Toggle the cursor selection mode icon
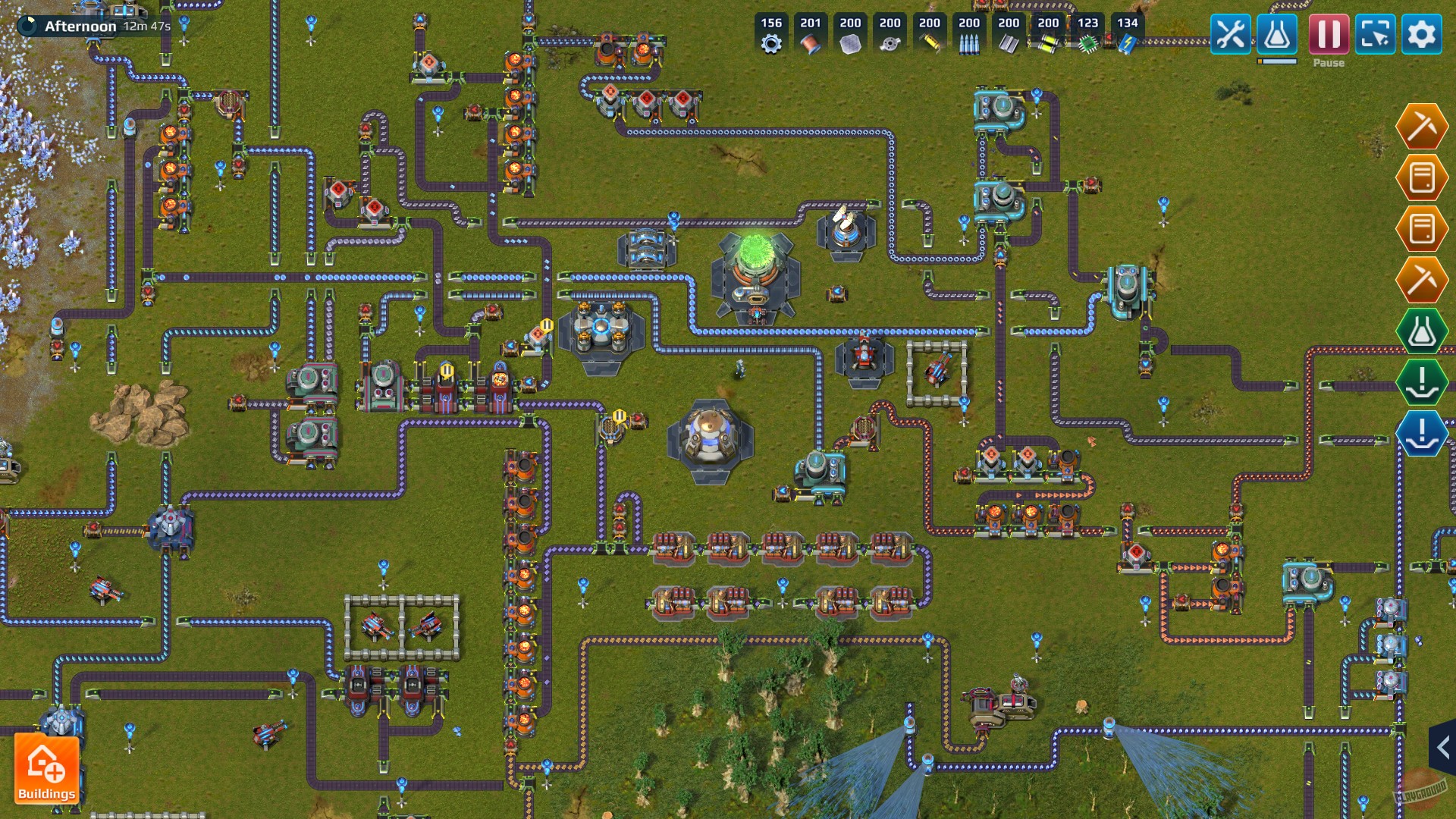The width and height of the screenshot is (1456, 819). tap(1376, 33)
